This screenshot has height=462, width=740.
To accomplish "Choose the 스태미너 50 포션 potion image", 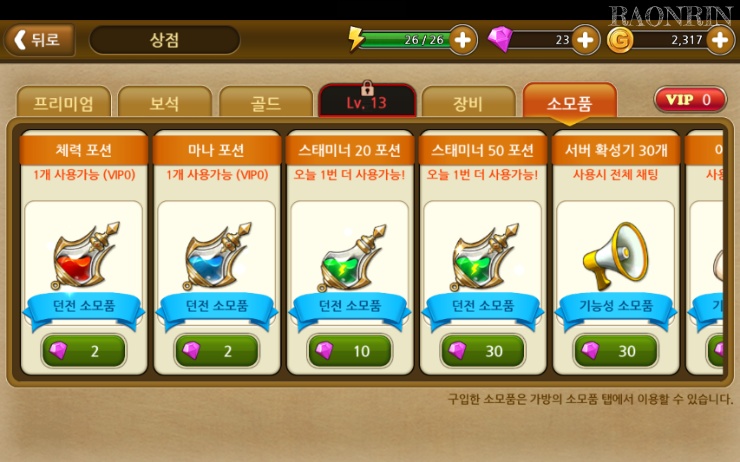I will point(484,256).
